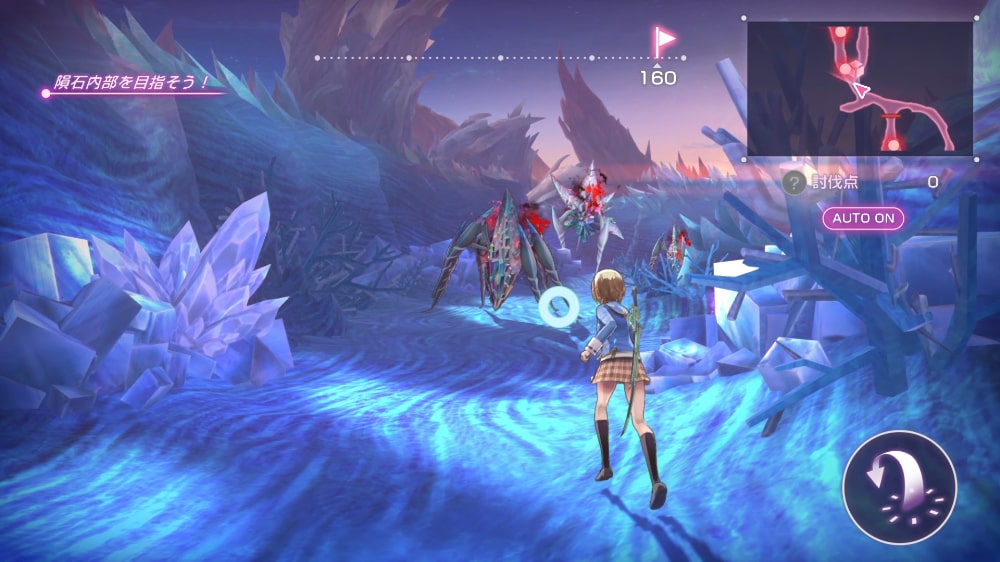The width and height of the screenshot is (1000, 562).
Task: Click the pink goal flag marker
Action: [663, 41]
